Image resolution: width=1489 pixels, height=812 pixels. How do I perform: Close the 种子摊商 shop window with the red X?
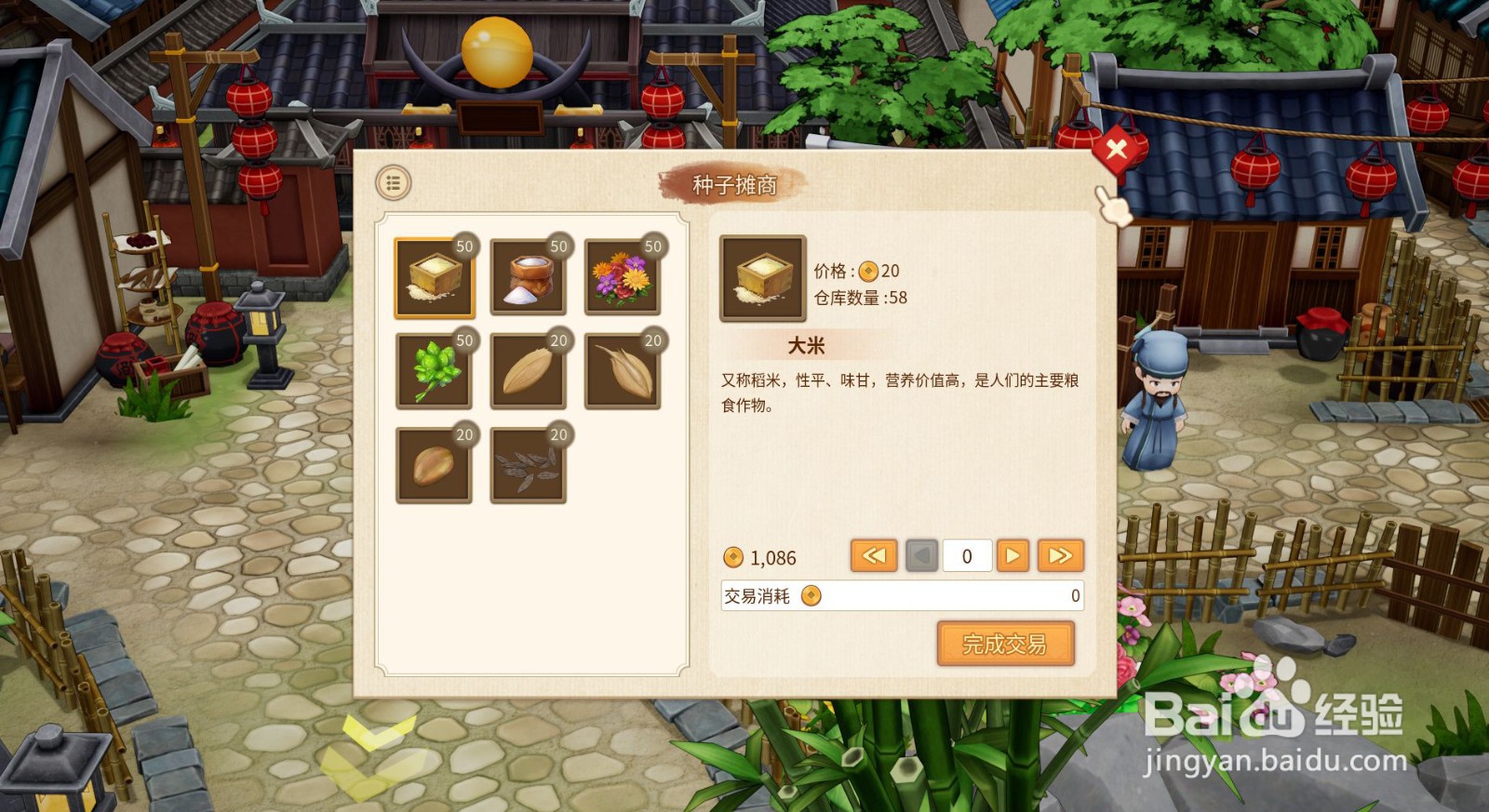click(1117, 150)
